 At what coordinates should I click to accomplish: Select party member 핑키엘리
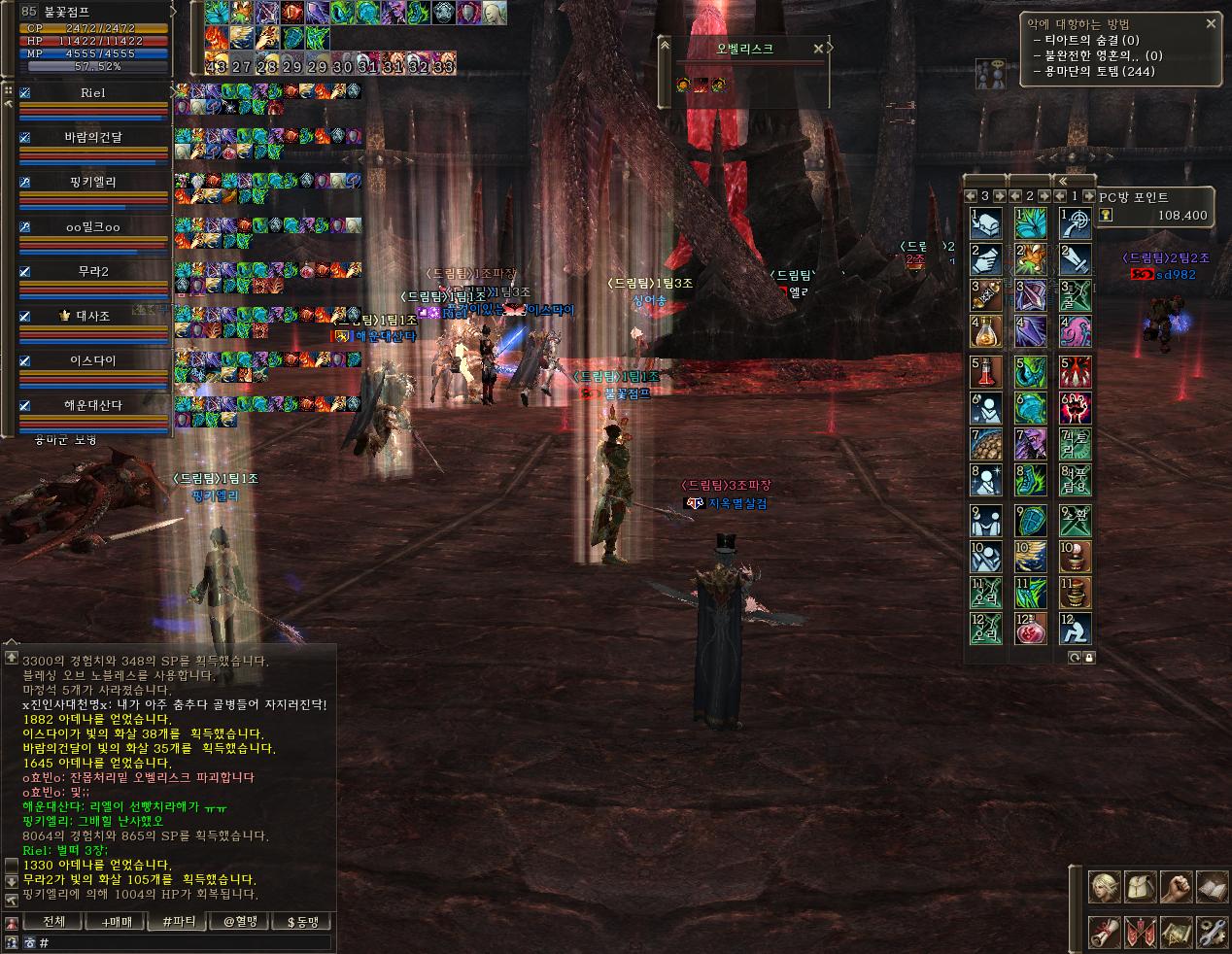(x=93, y=182)
